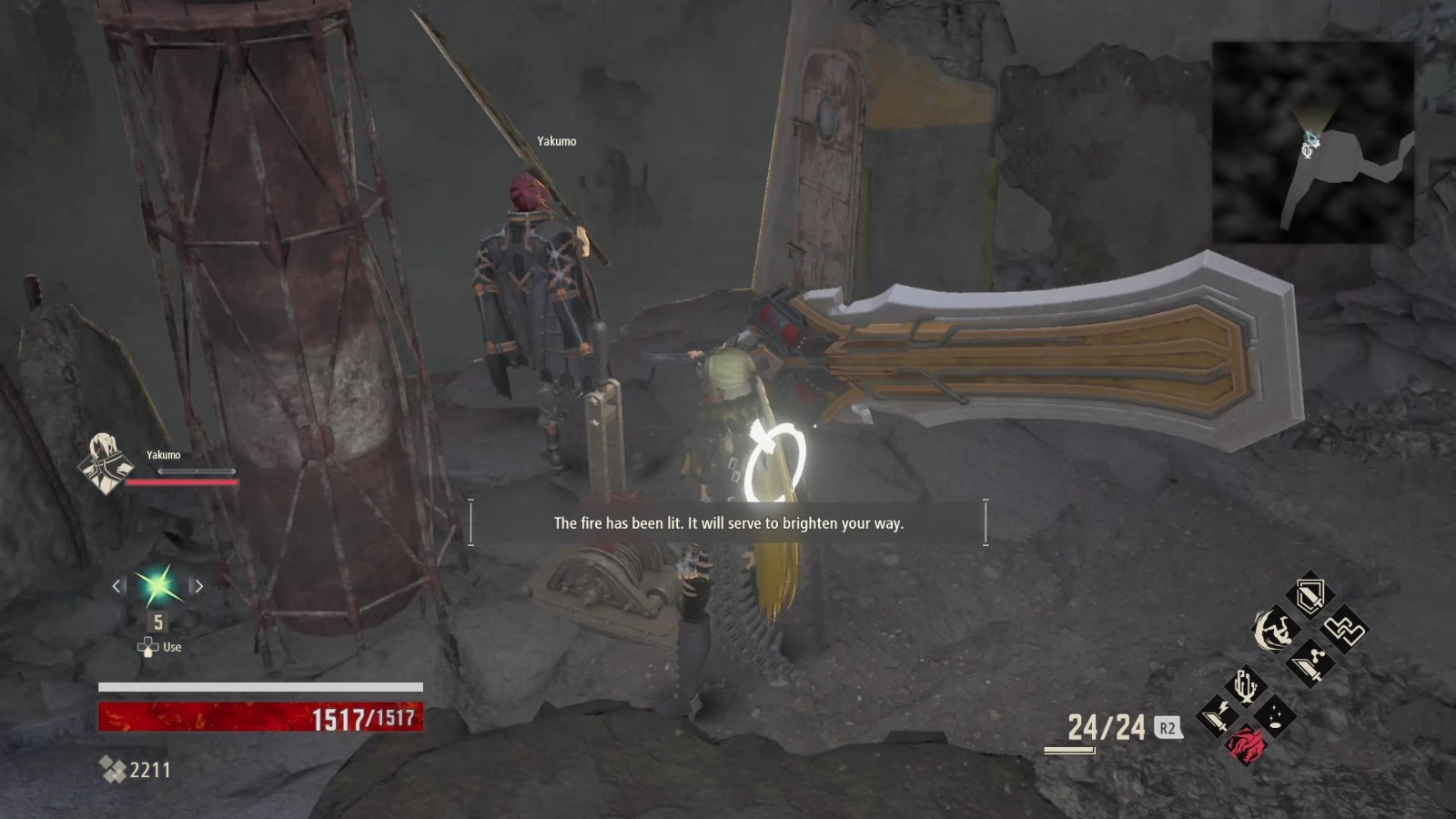Select the lightning sword buff gift icon
Viewport: 1456px width, 819px height.
[1217, 716]
